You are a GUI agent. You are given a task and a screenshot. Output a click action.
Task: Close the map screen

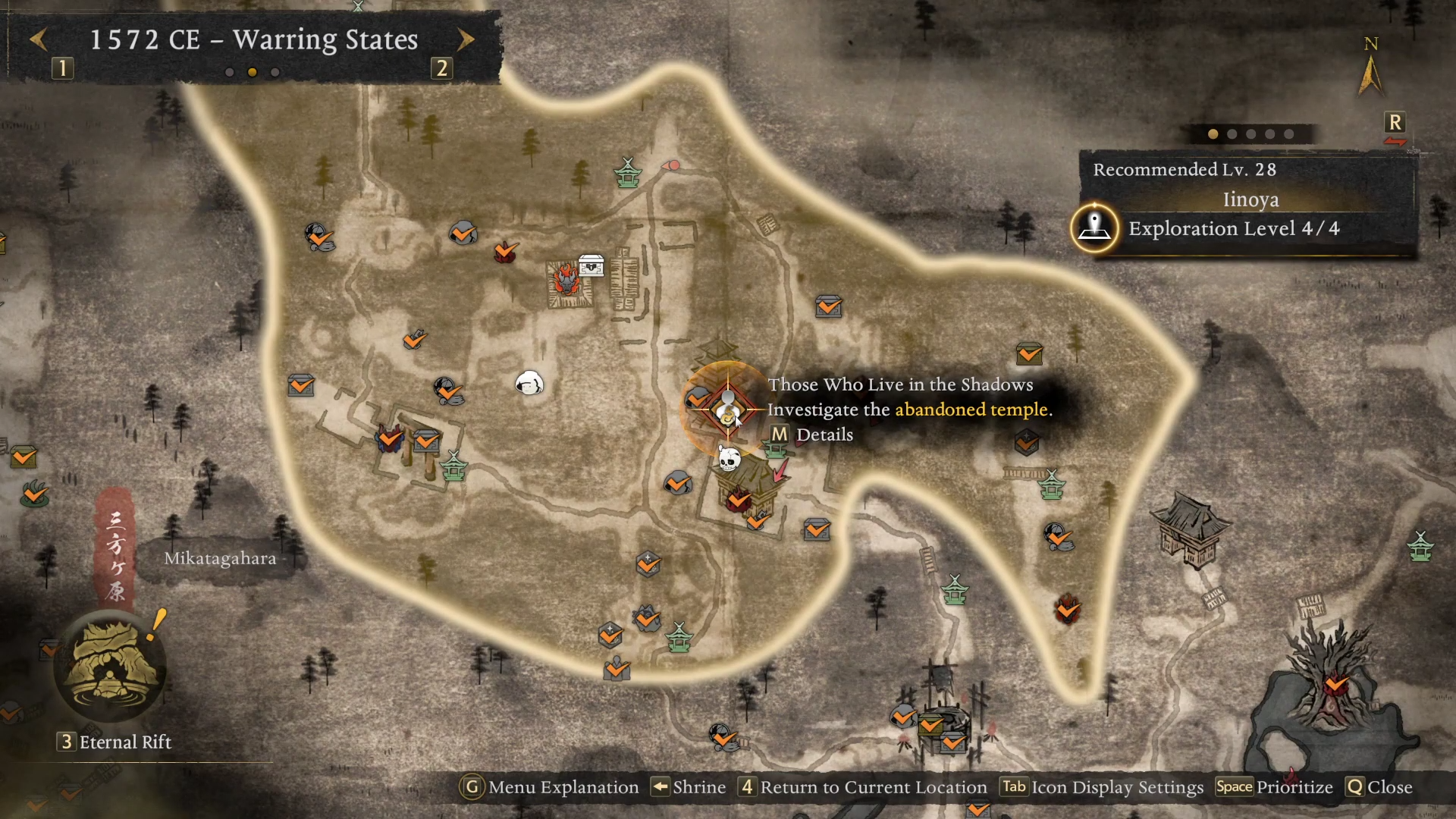coord(1379,787)
